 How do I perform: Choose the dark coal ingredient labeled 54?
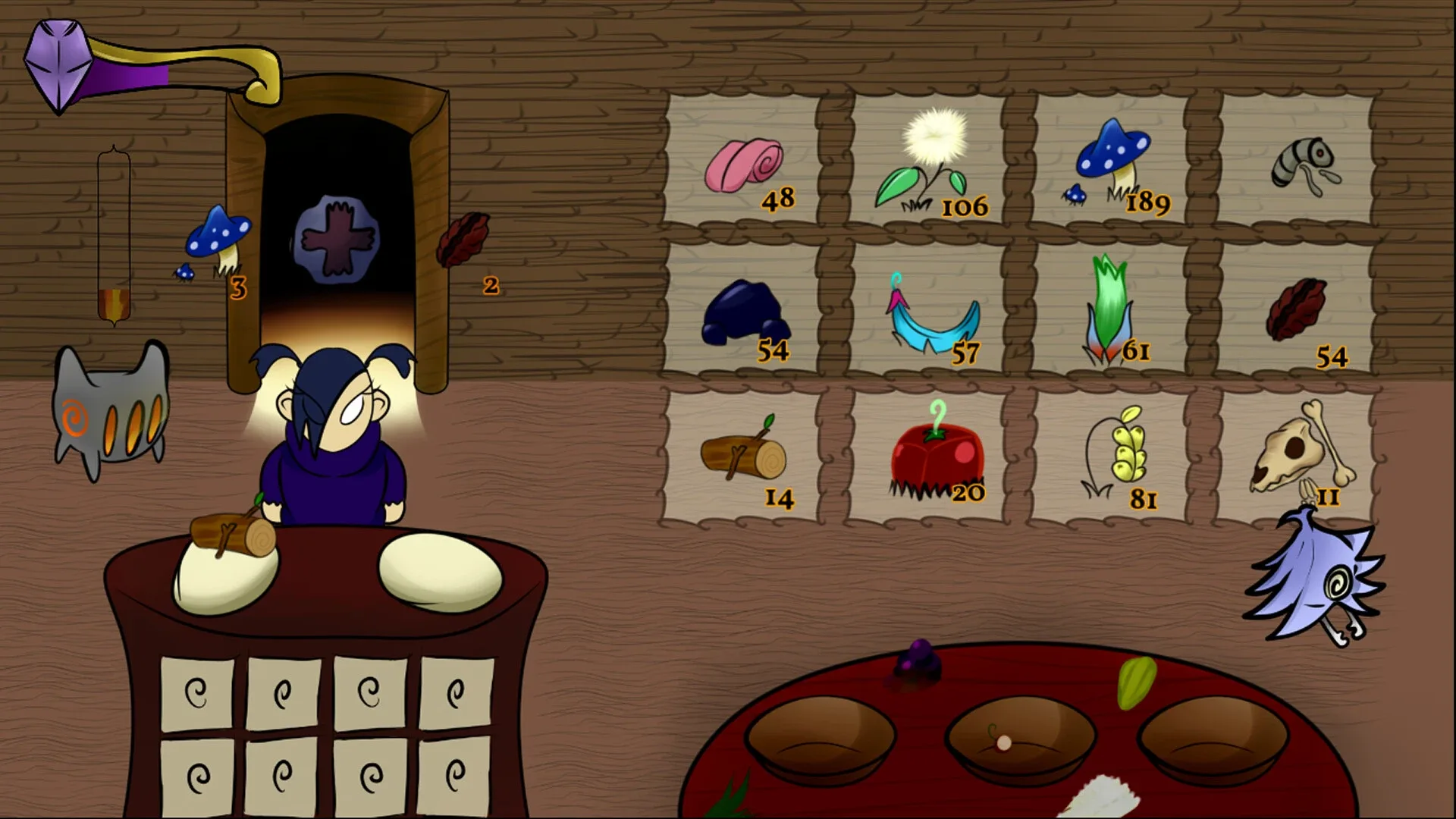tap(743, 311)
